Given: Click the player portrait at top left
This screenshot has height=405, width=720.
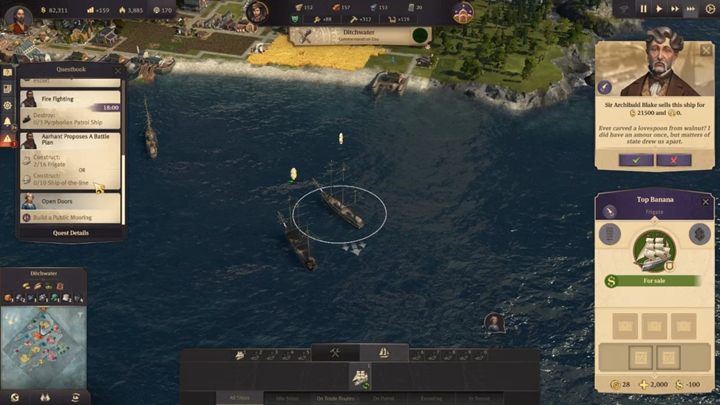Looking at the screenshot, I should click(x=17, y=18).
